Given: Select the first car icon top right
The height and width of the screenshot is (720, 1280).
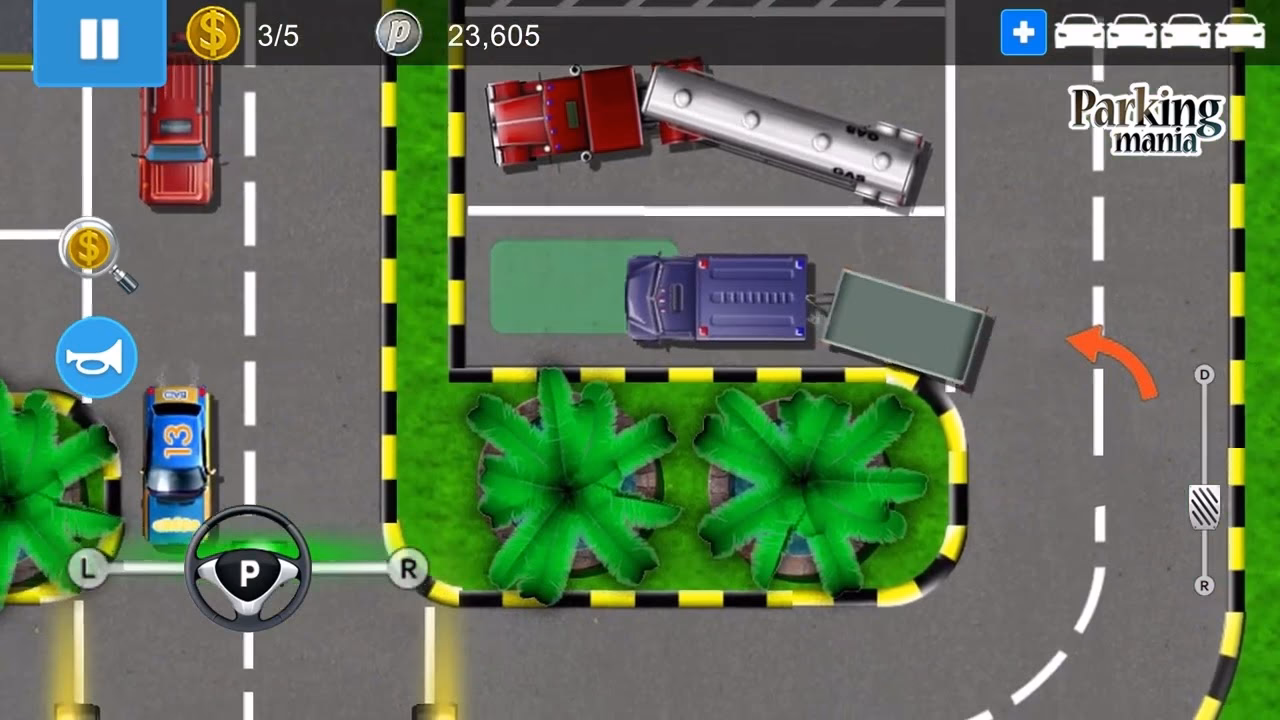Looking at the screenshot, I should pos(1080,31).
